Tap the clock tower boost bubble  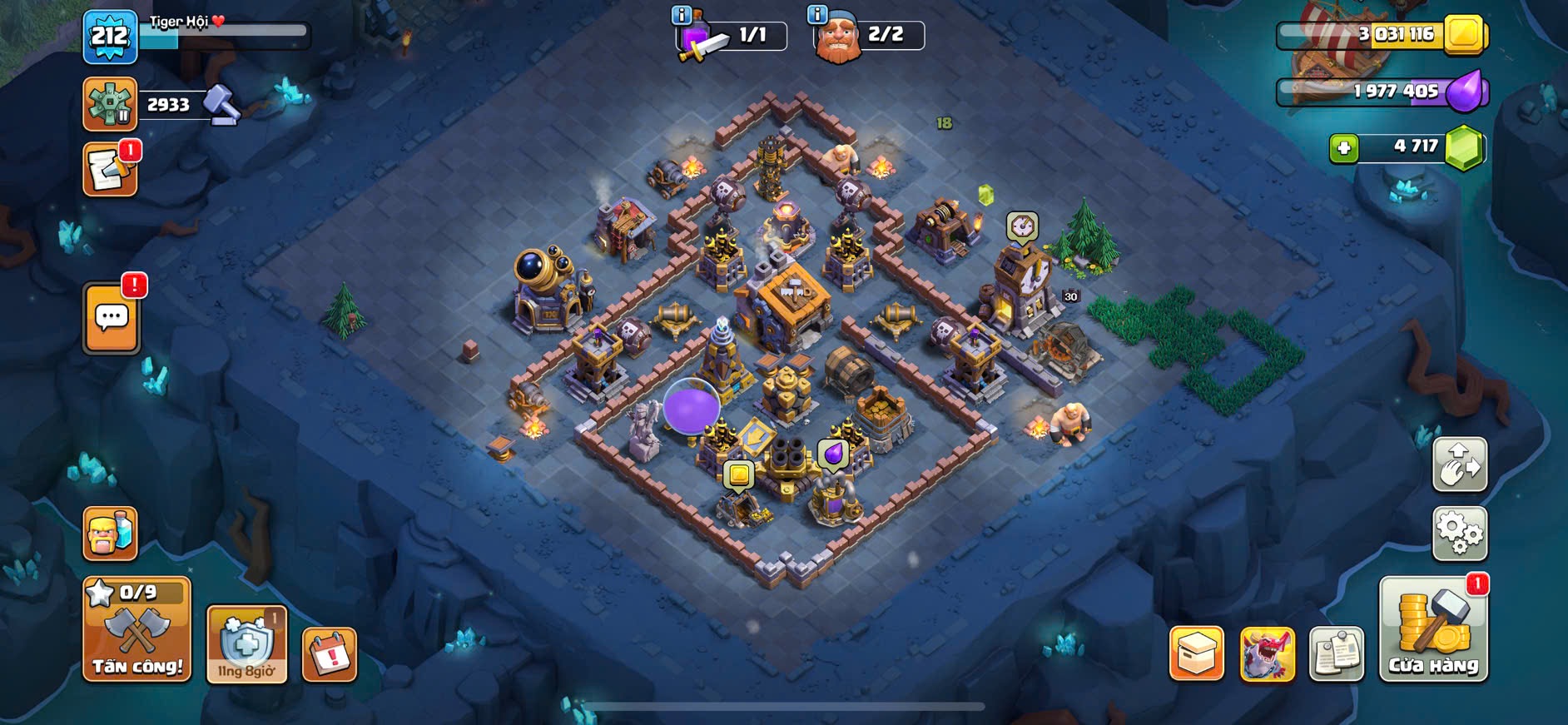(1022, 226)
